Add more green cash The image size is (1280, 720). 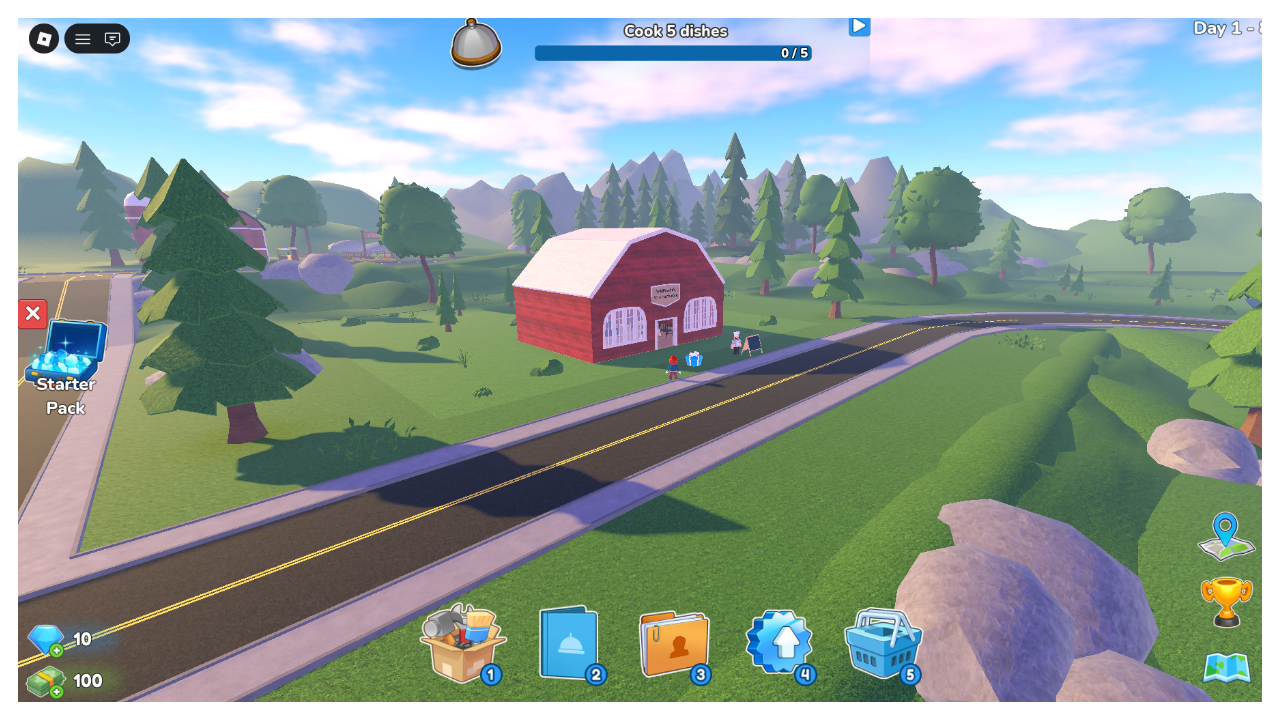[55, 691]
